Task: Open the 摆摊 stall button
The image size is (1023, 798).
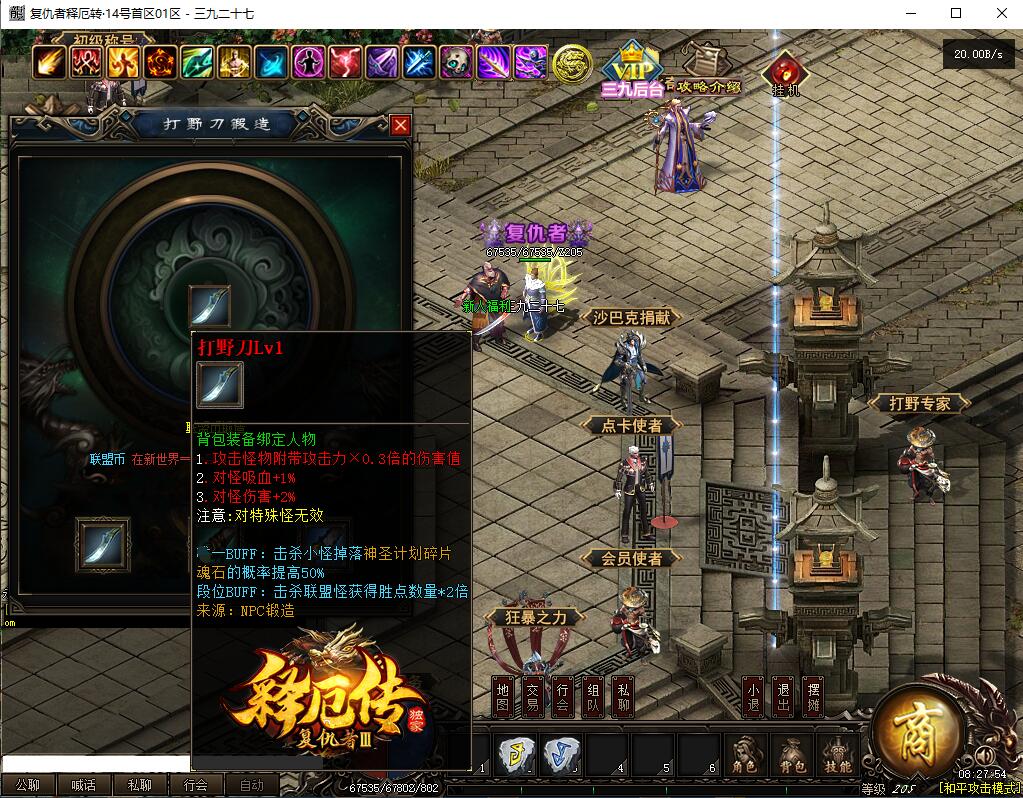Action: click(814, 696)
